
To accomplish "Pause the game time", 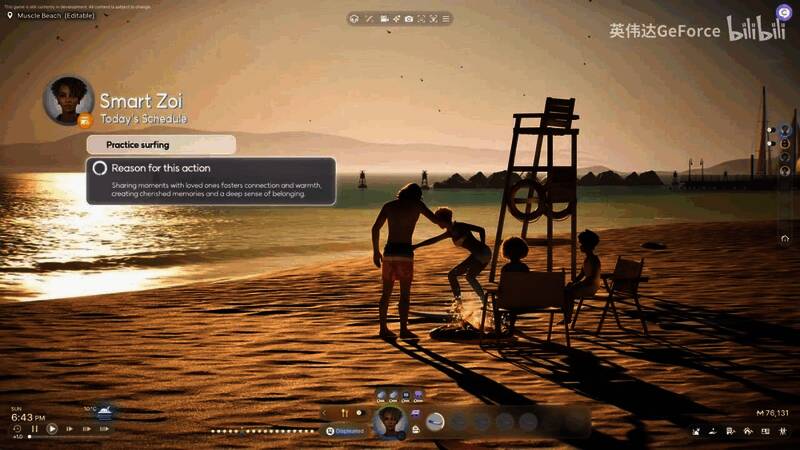I will point(35,429).
